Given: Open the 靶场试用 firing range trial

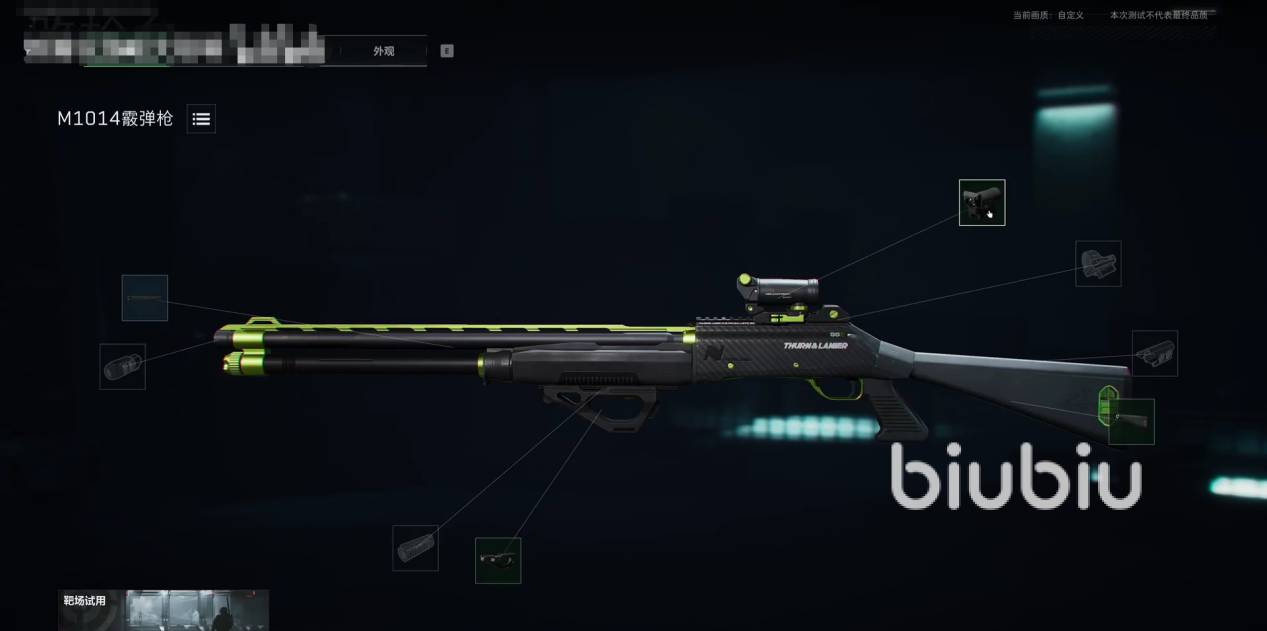Looking at the screenshot, I should (163, 609).
